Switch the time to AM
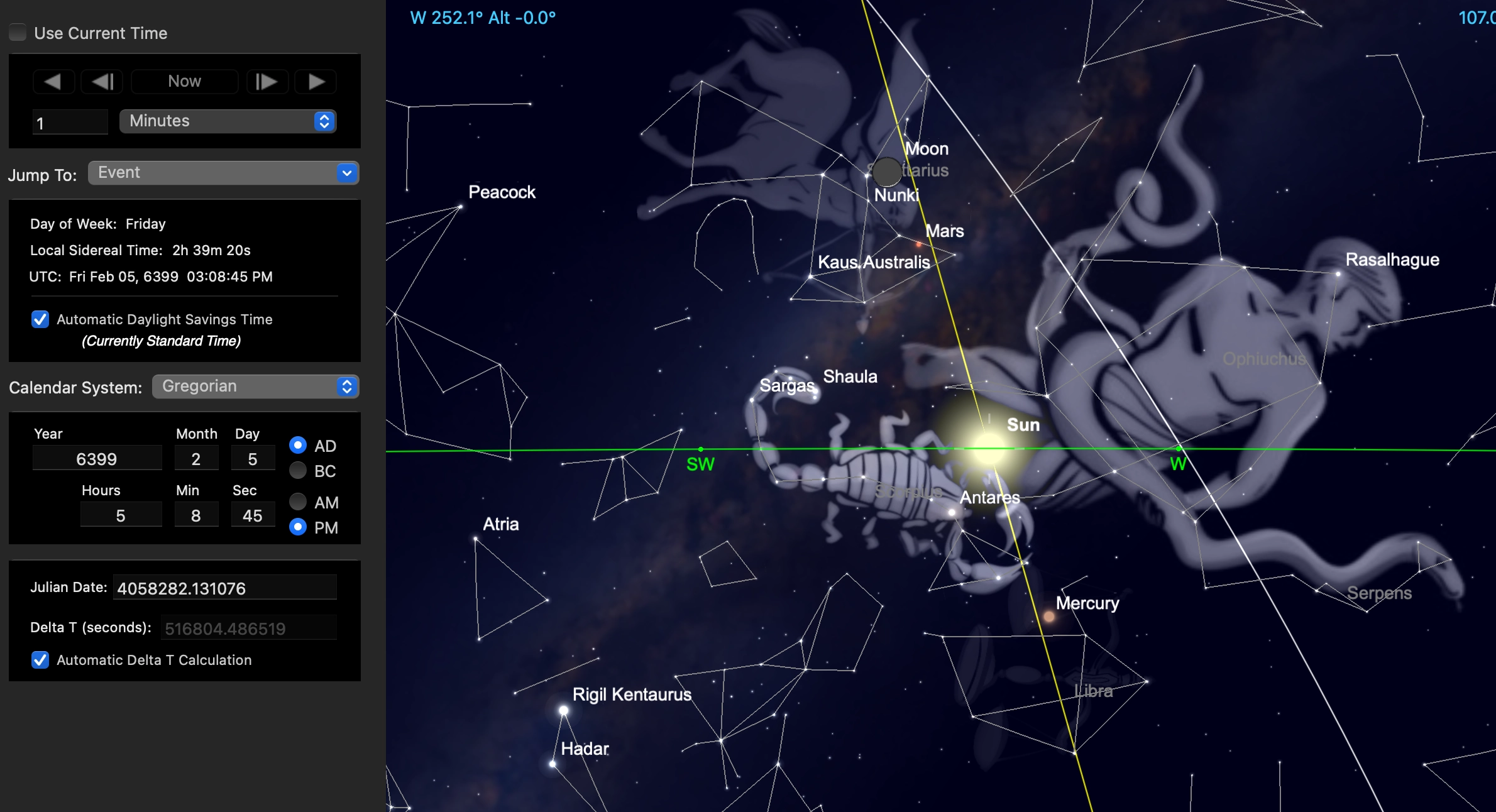The height and width of the screenshot is (812, 1496). coord(298,502)
